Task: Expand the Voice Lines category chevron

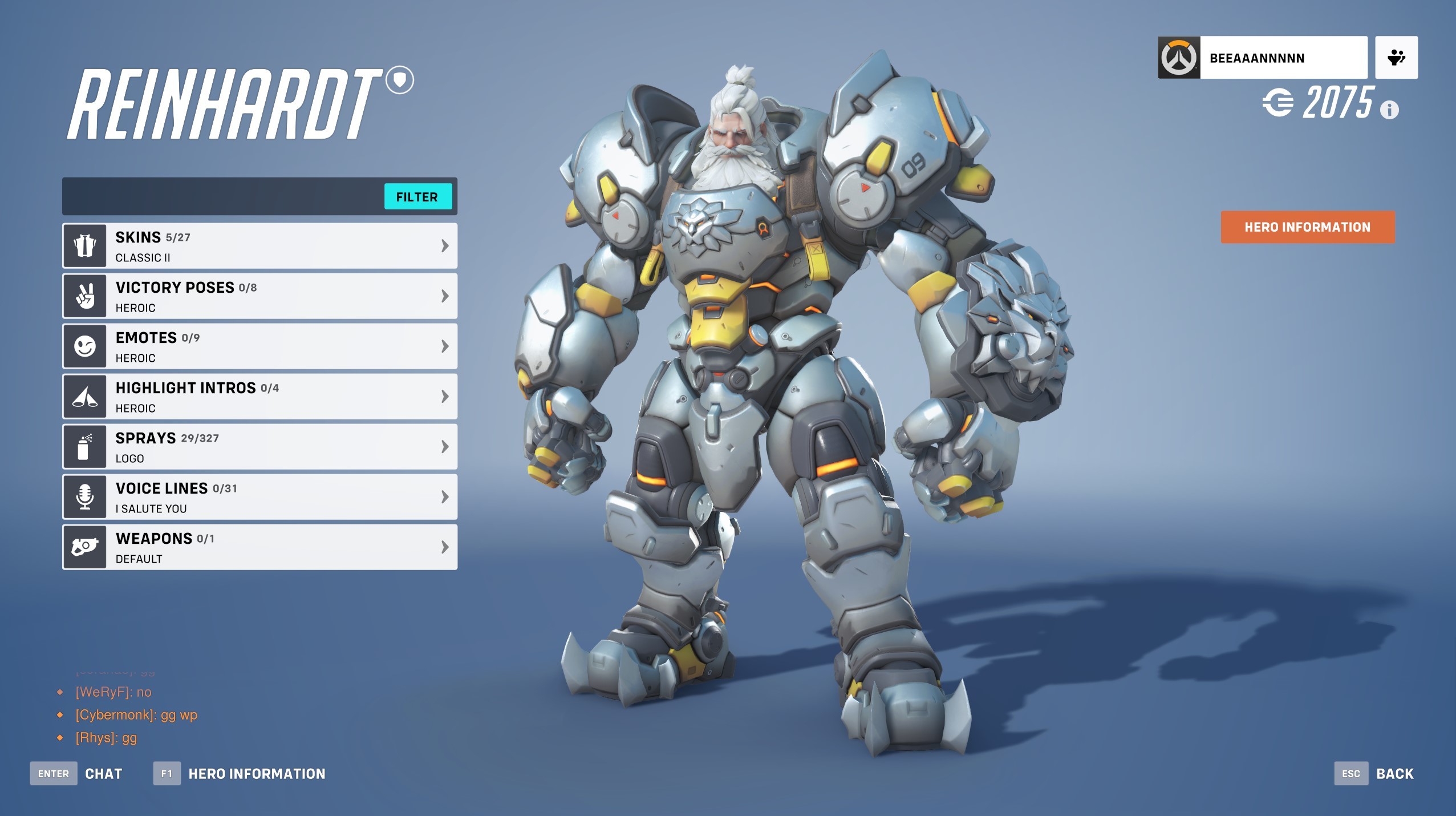Action: [444, 496]
